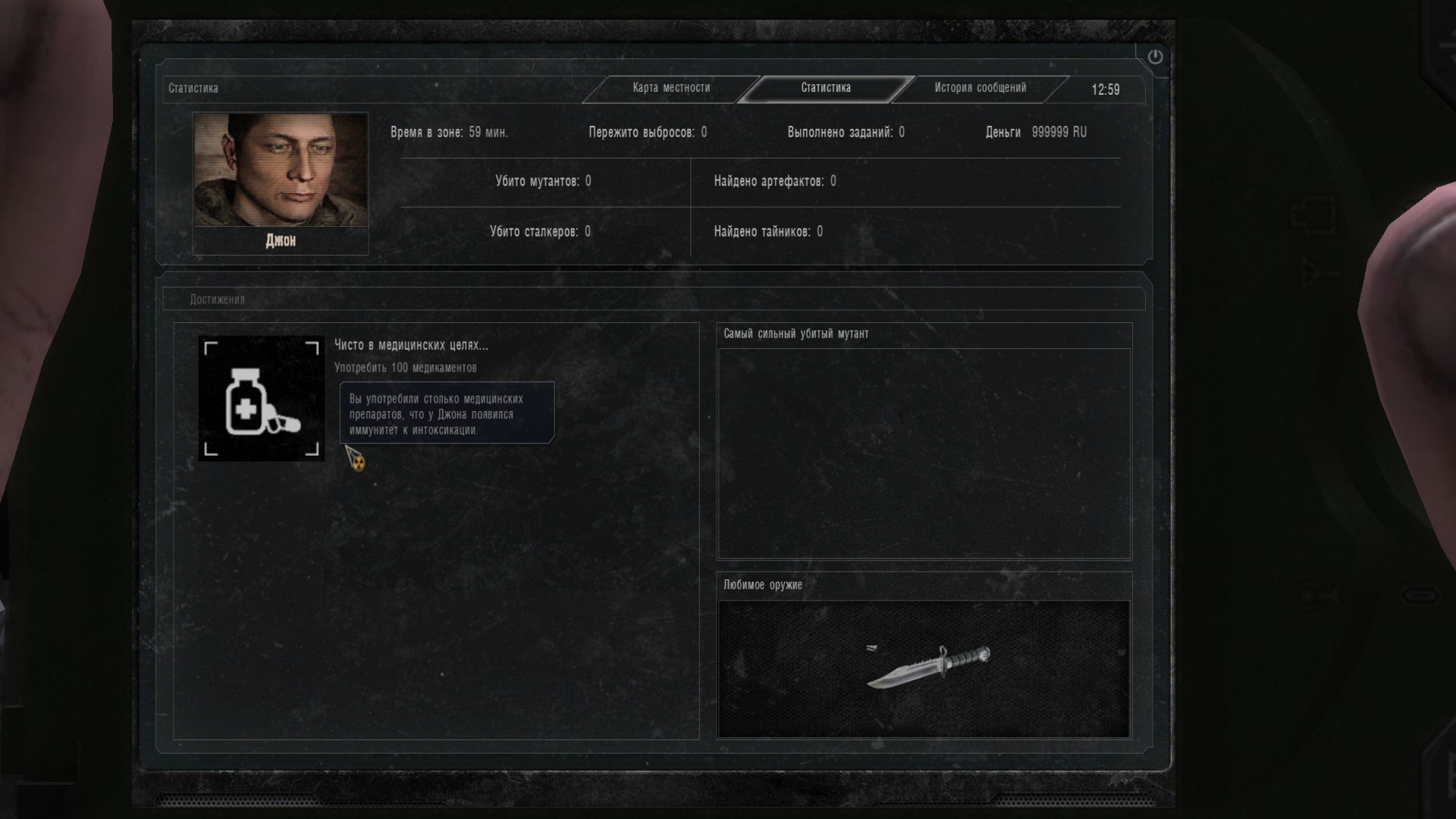Open the История сообщений tab
This screenshot has width=1456, height=819.
[980, 88]
